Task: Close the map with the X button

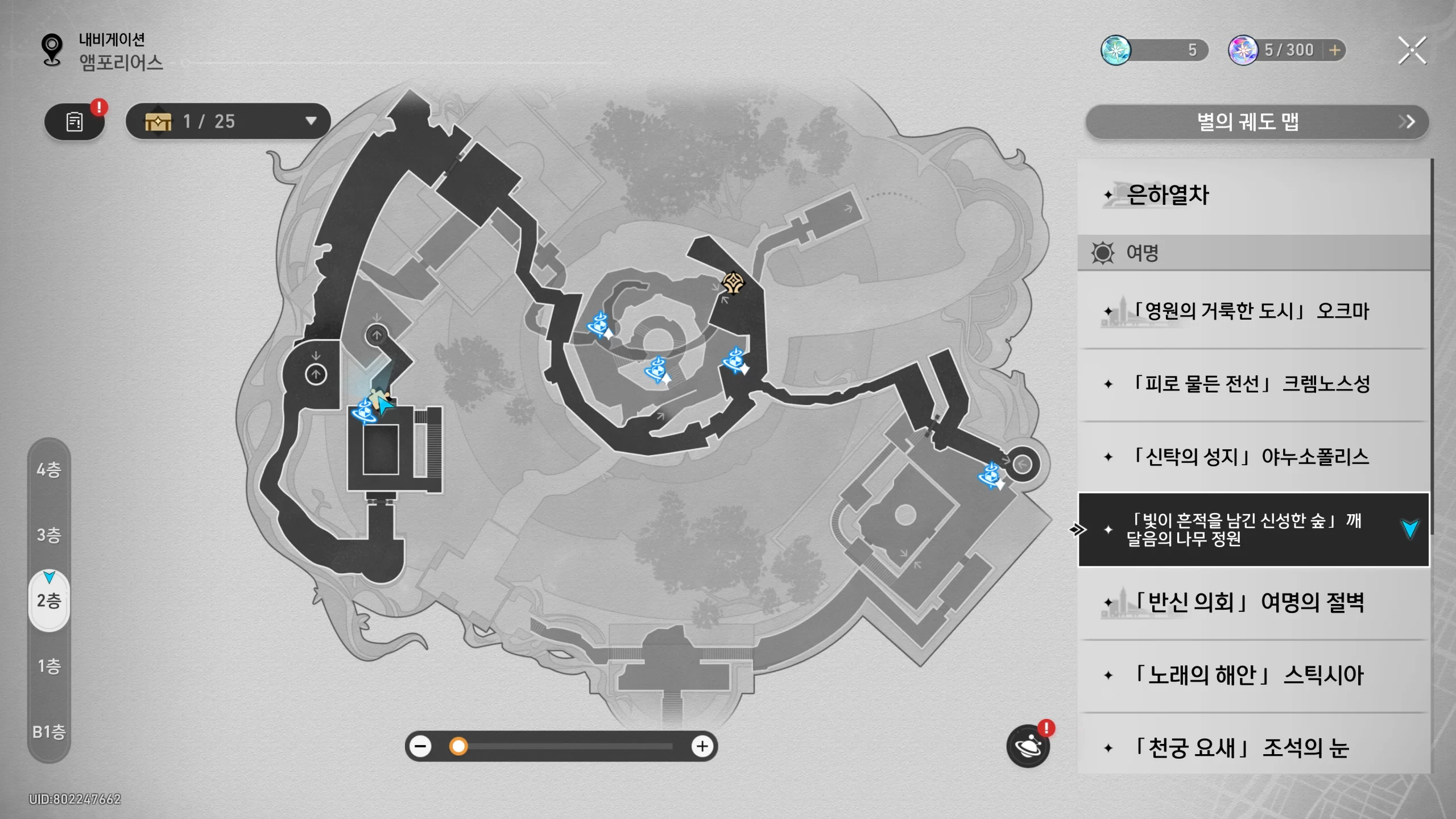Action: pyautogui.click(x=1412, y=51)
